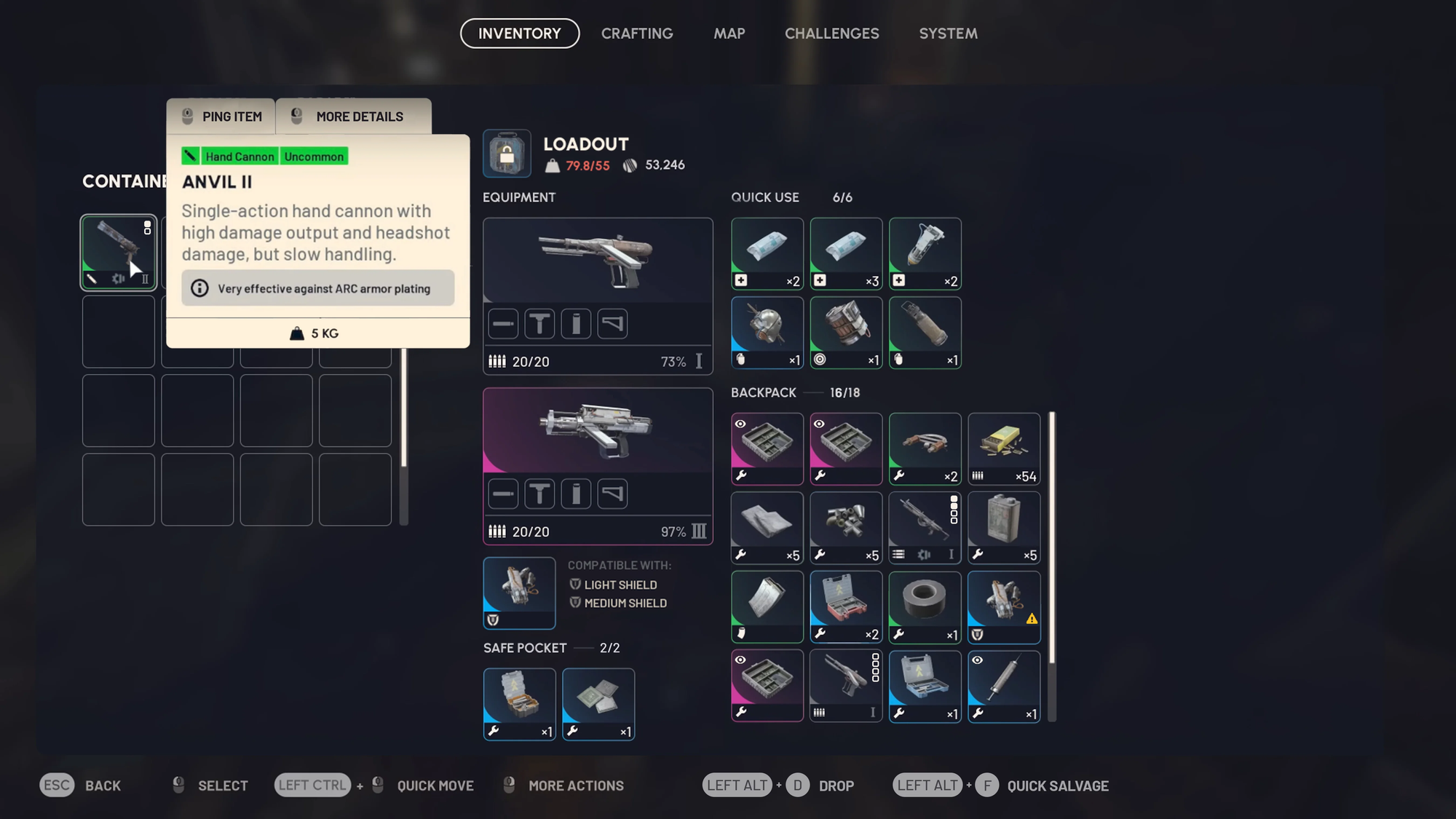This screenshot has height=819, width=1456.
Task: Select the bandage stack of 3 in quick use
Action: click(846, 253)
